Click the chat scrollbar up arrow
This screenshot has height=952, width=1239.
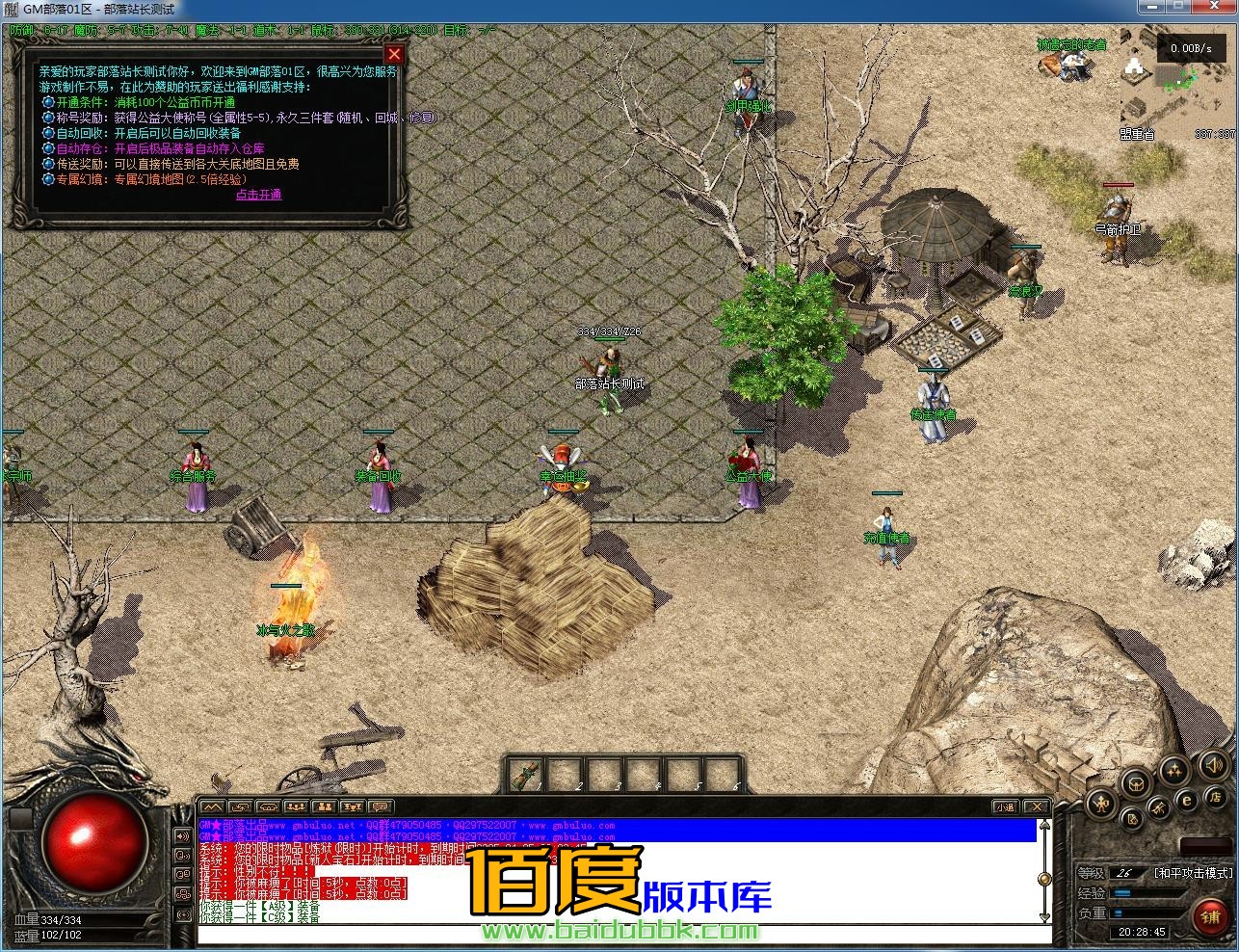pos(1044,827)
